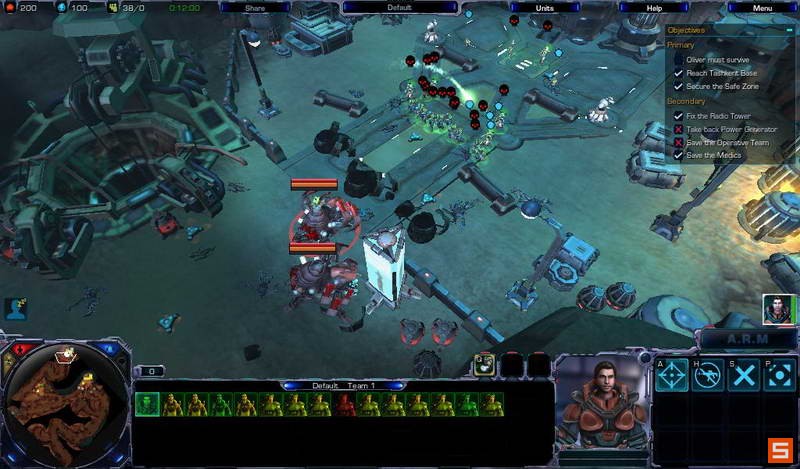Click the item slot above the portrait
The width and height of the screenshot is (800, 469).
[485, 364]
